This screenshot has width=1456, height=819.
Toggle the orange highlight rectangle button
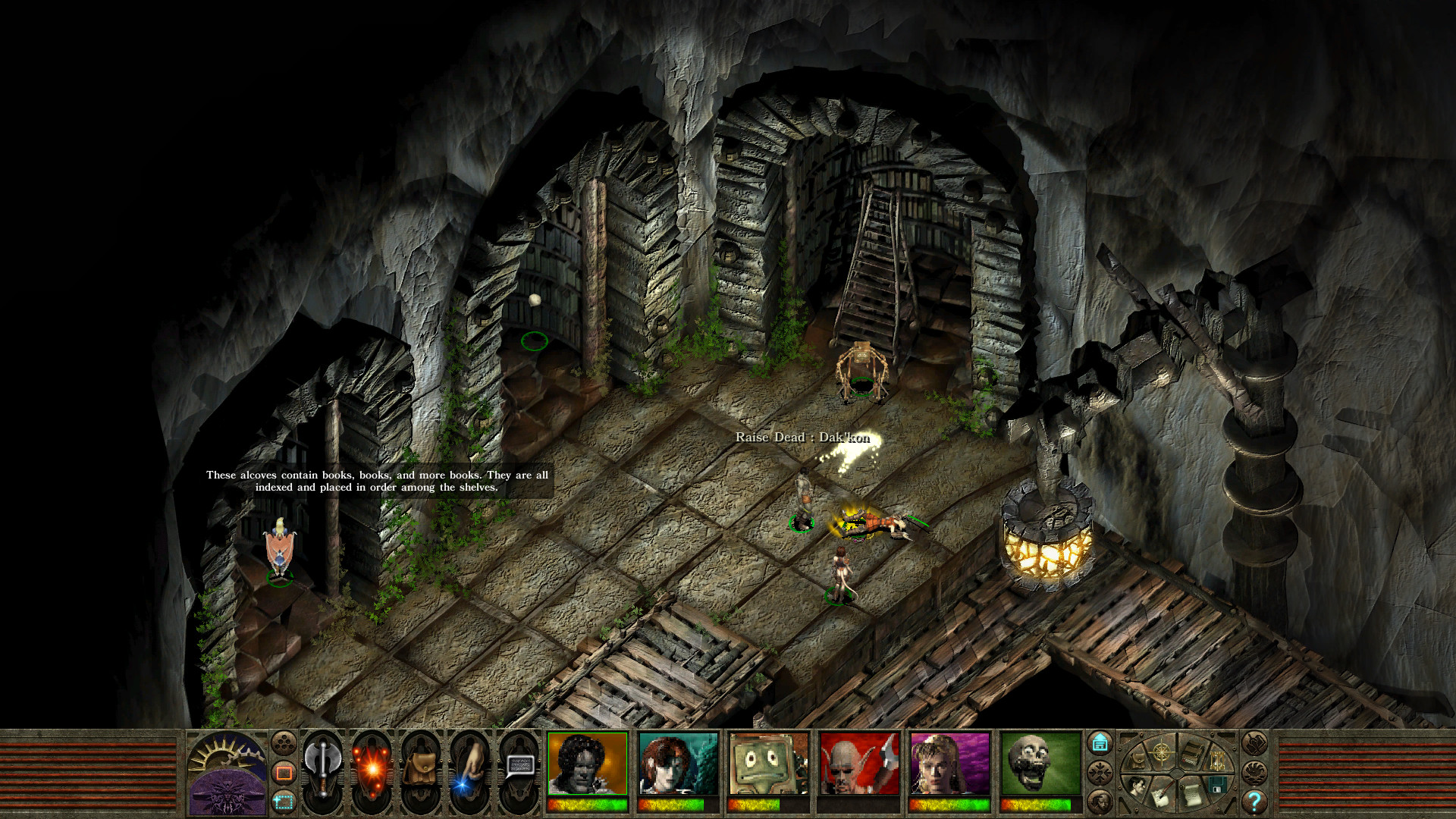(284, 772)
